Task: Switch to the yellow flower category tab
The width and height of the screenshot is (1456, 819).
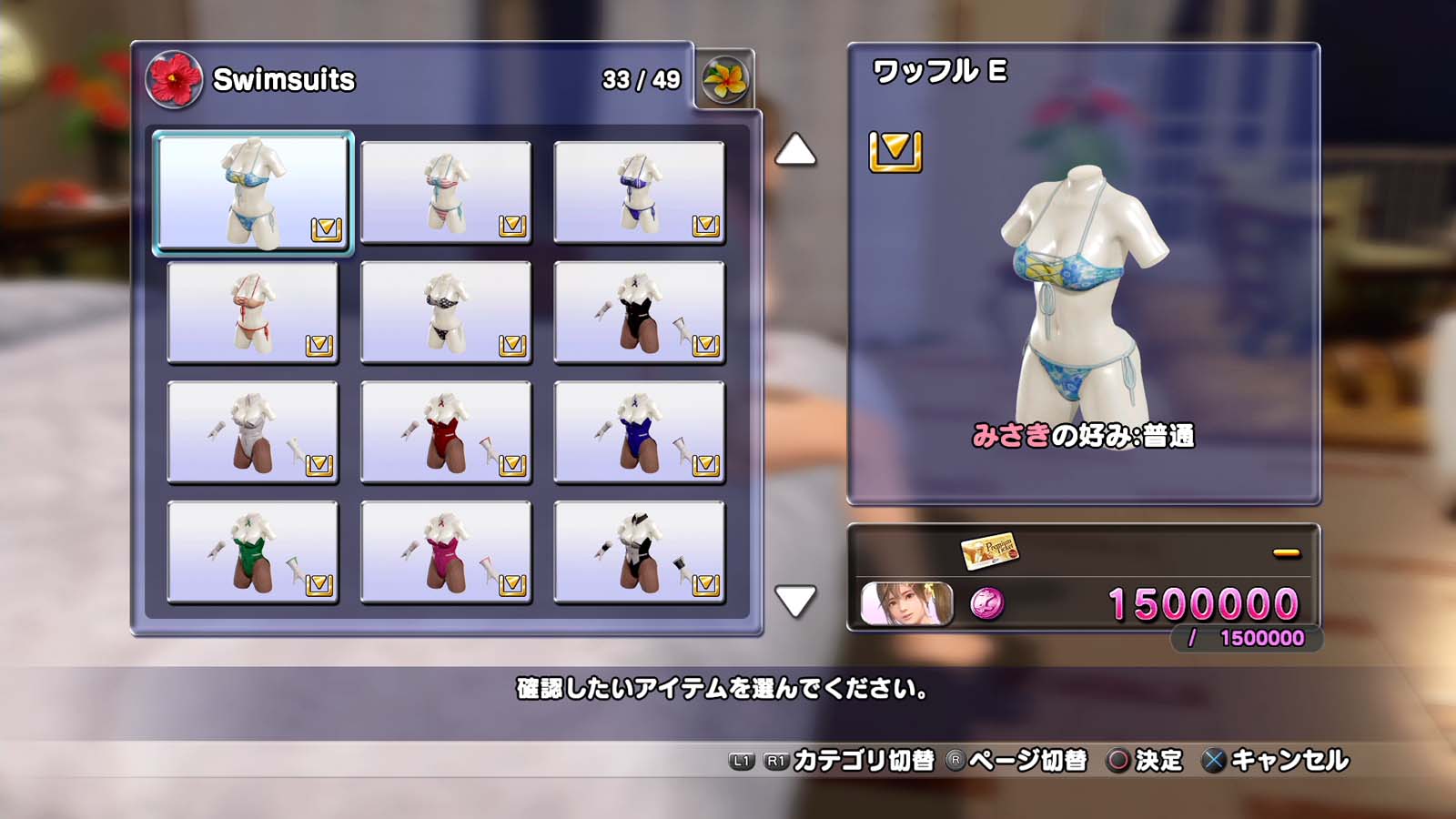Action: pyautogui.click(x=725, y=80)
